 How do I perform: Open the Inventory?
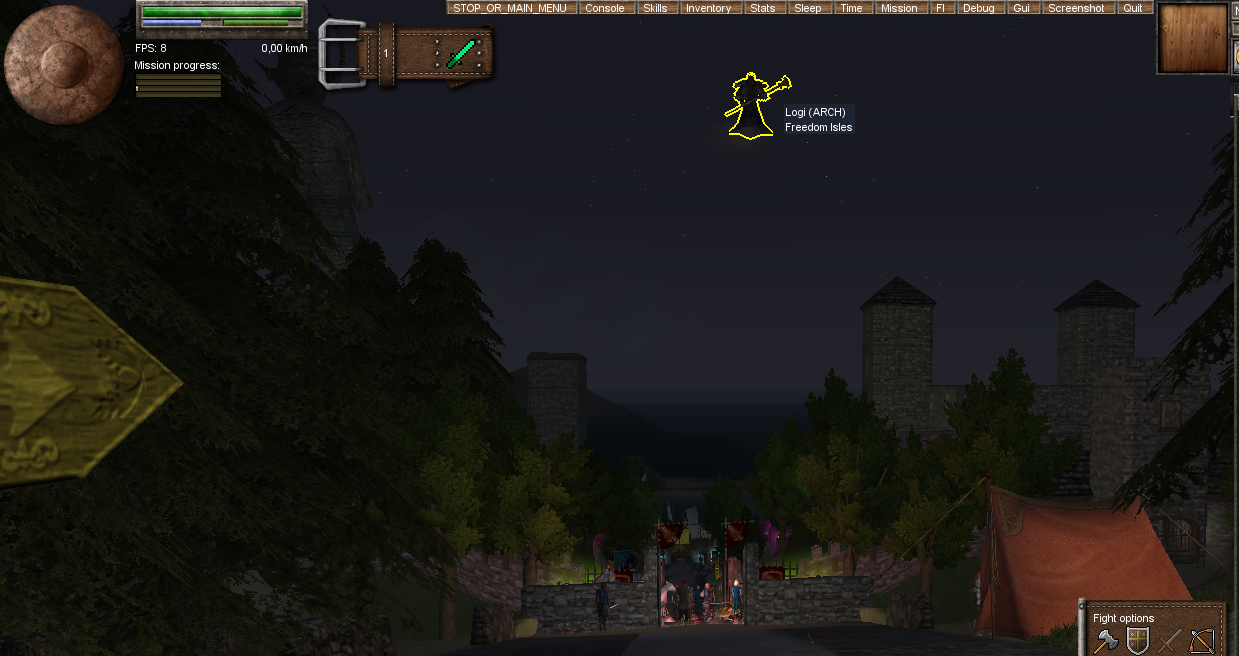click(x=708, y=8)
